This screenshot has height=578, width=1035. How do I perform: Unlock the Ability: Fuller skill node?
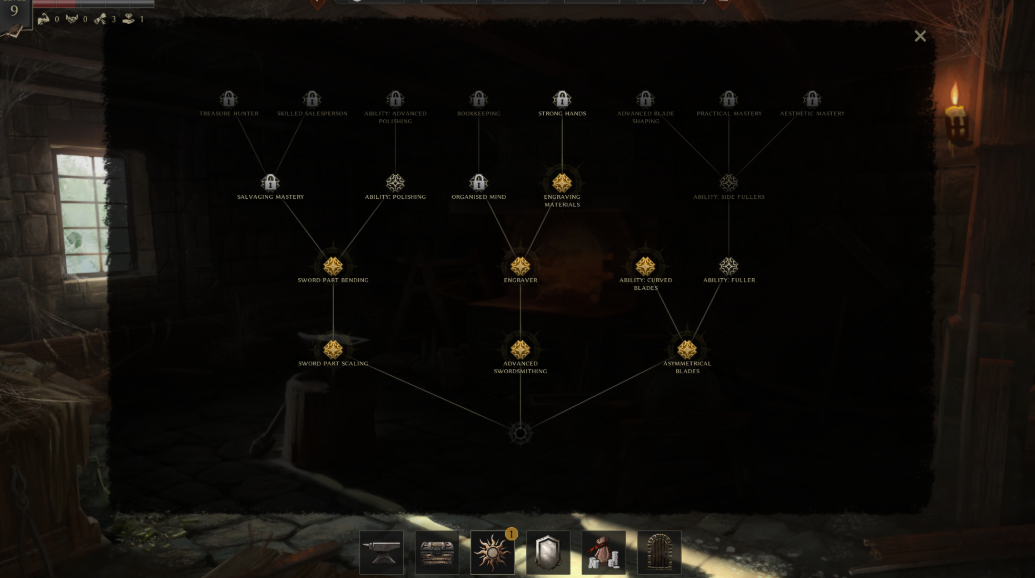pos(728,266)
